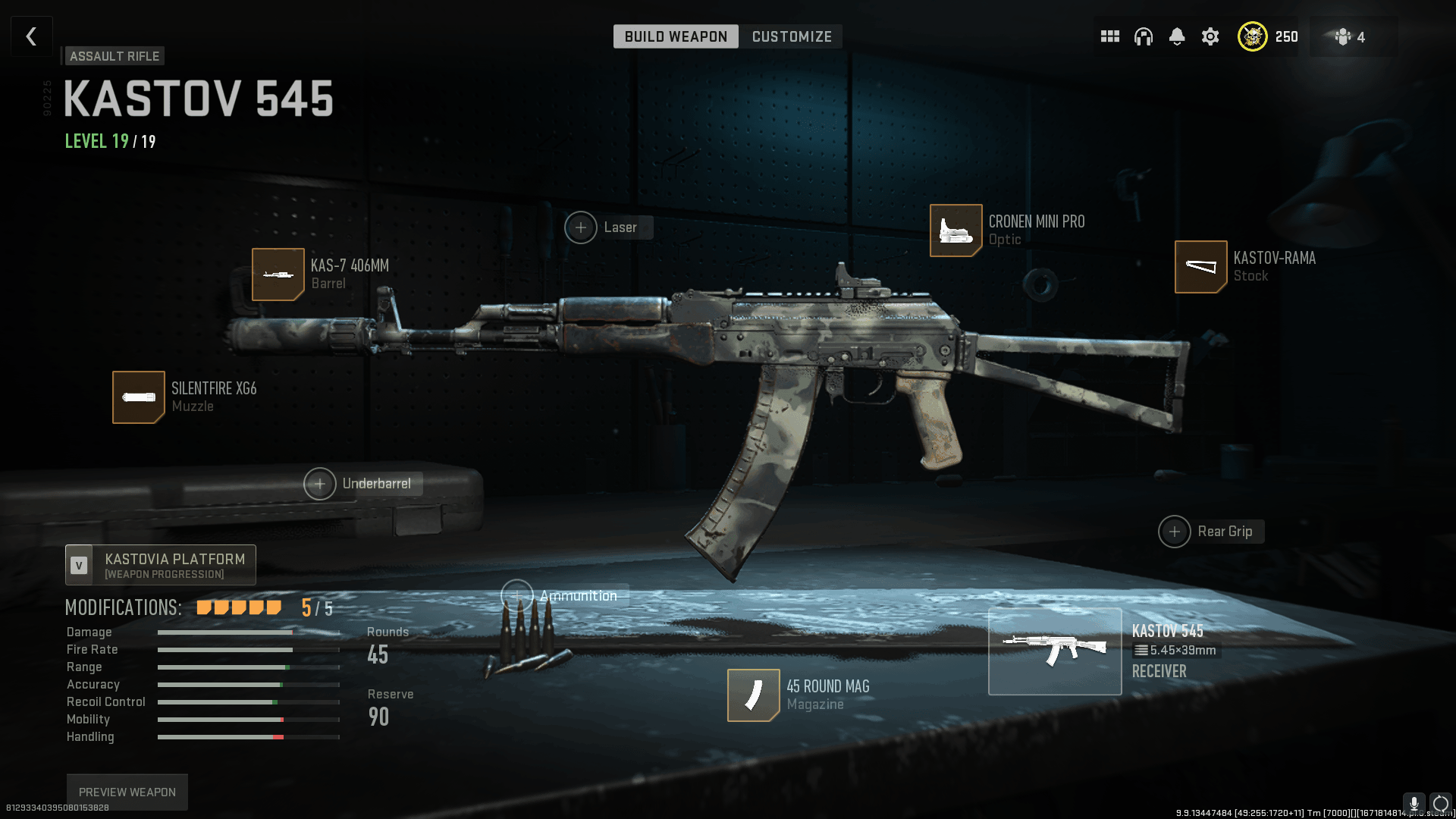
Task: Open the KASTOV 545 receiver thumbnail
Action: click(x=1055, y=651)
